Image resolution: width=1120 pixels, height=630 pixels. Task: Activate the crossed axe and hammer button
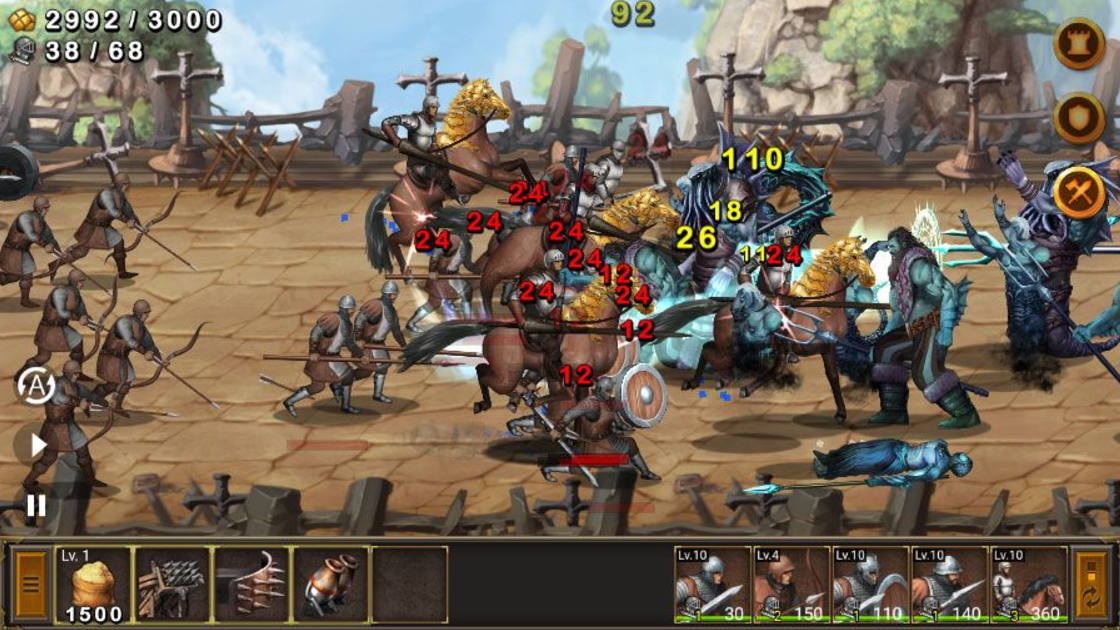pyautogui.click(x=1080, y=193)
